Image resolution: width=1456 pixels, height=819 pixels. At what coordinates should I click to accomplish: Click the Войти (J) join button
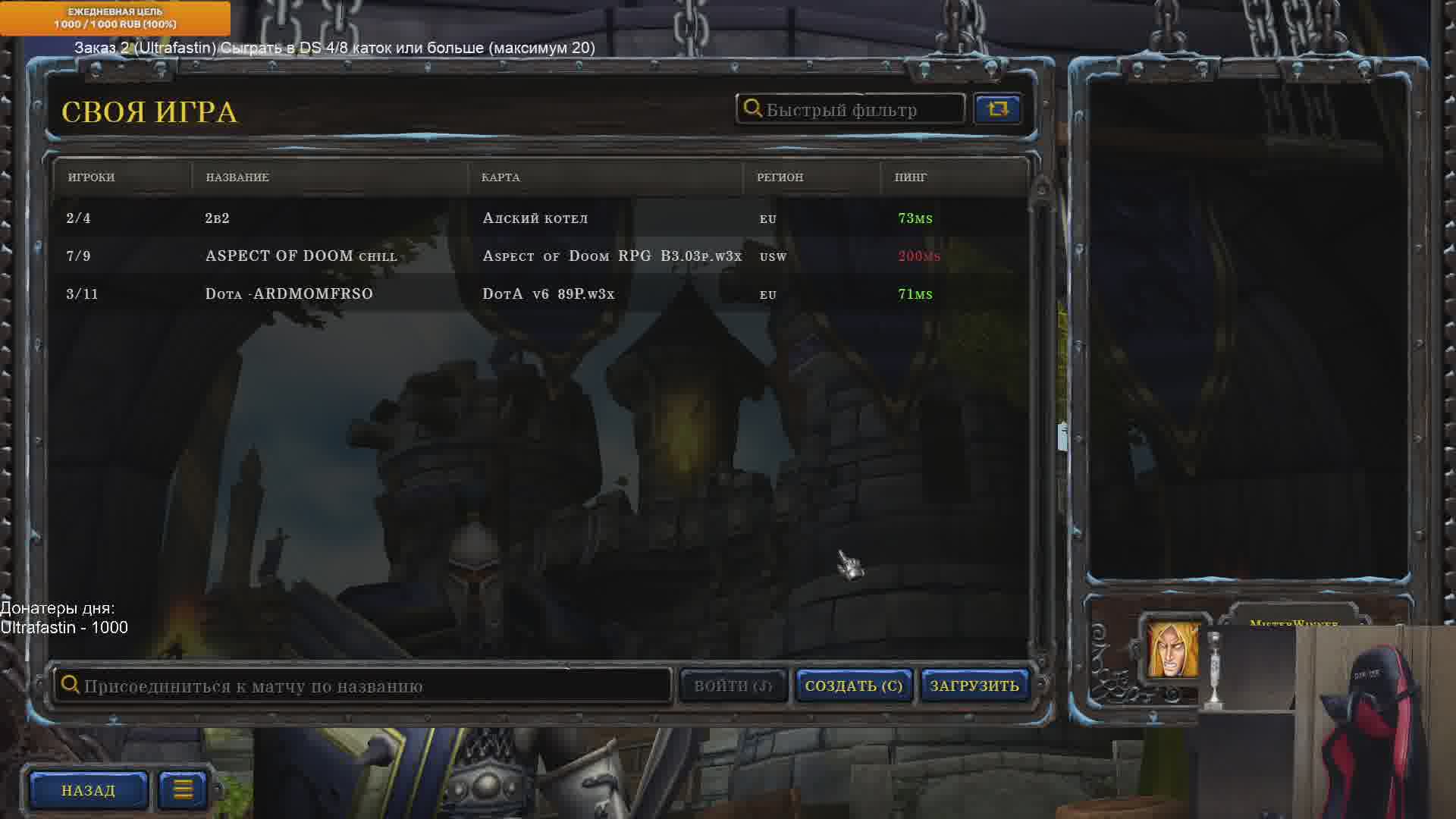point(733,686)
